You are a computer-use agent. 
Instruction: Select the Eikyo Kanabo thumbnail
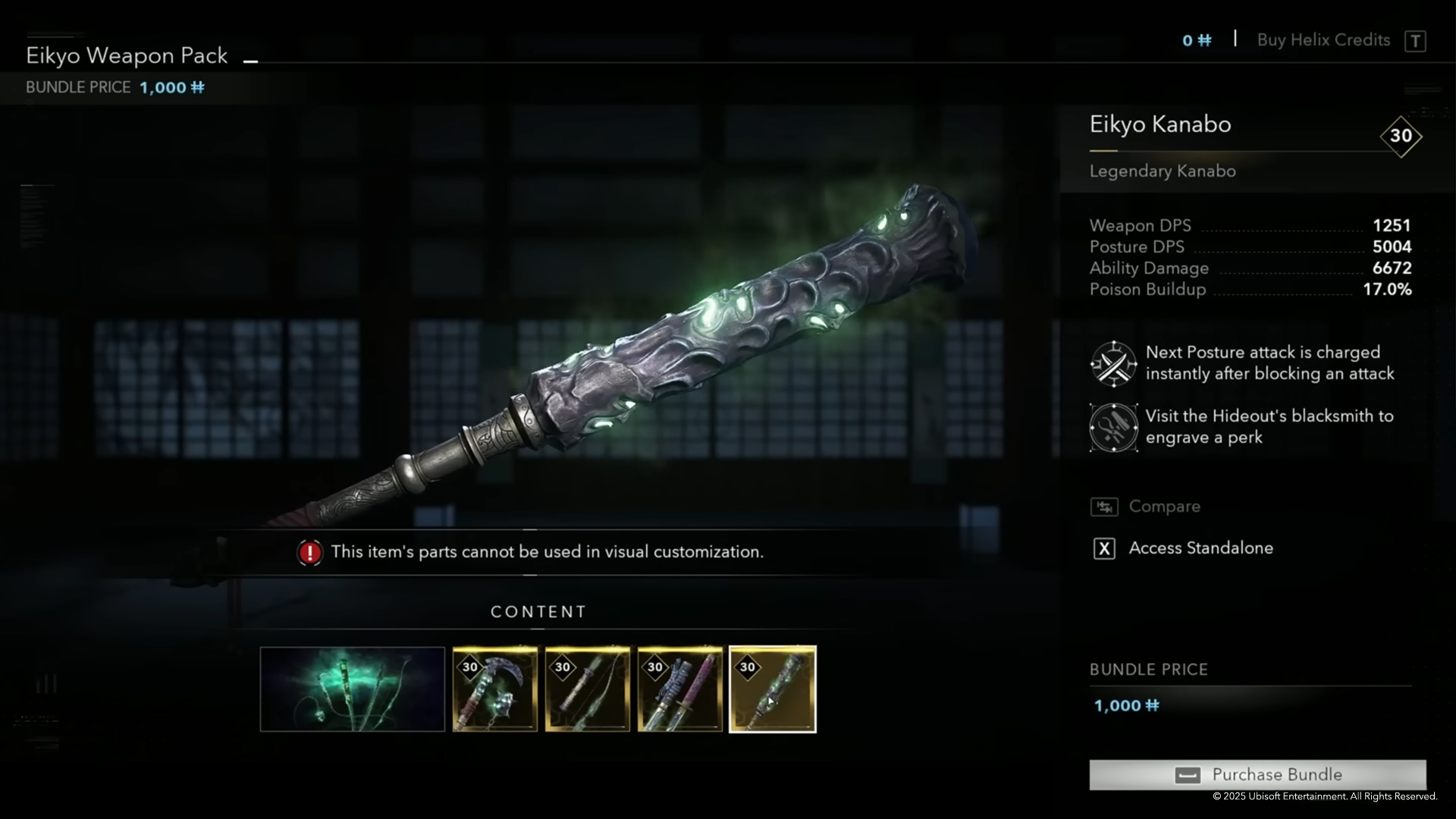point(772,689)
